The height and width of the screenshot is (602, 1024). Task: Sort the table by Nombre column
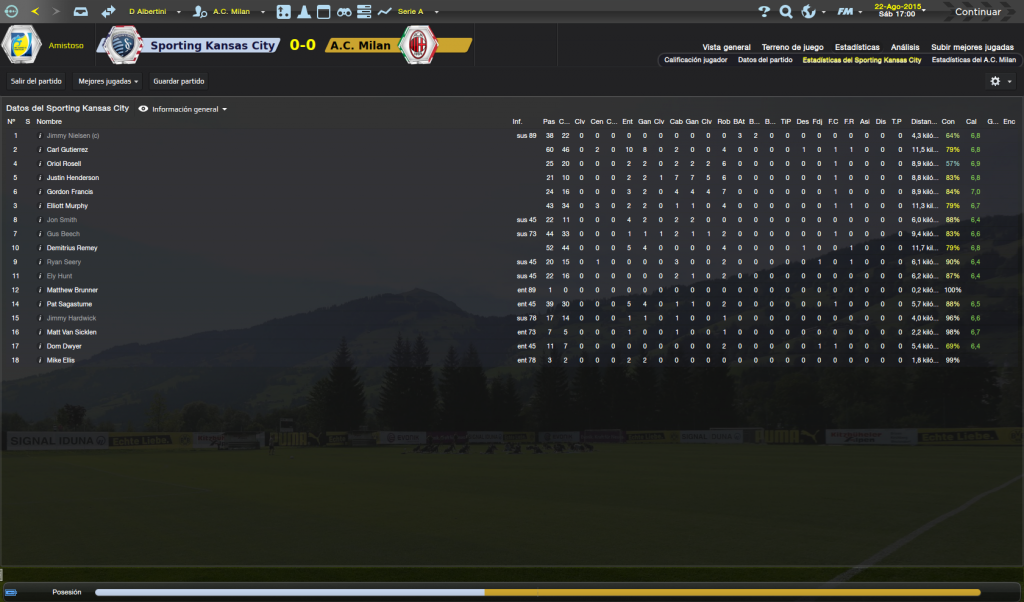pyautogui.click(x=49, y=121)
